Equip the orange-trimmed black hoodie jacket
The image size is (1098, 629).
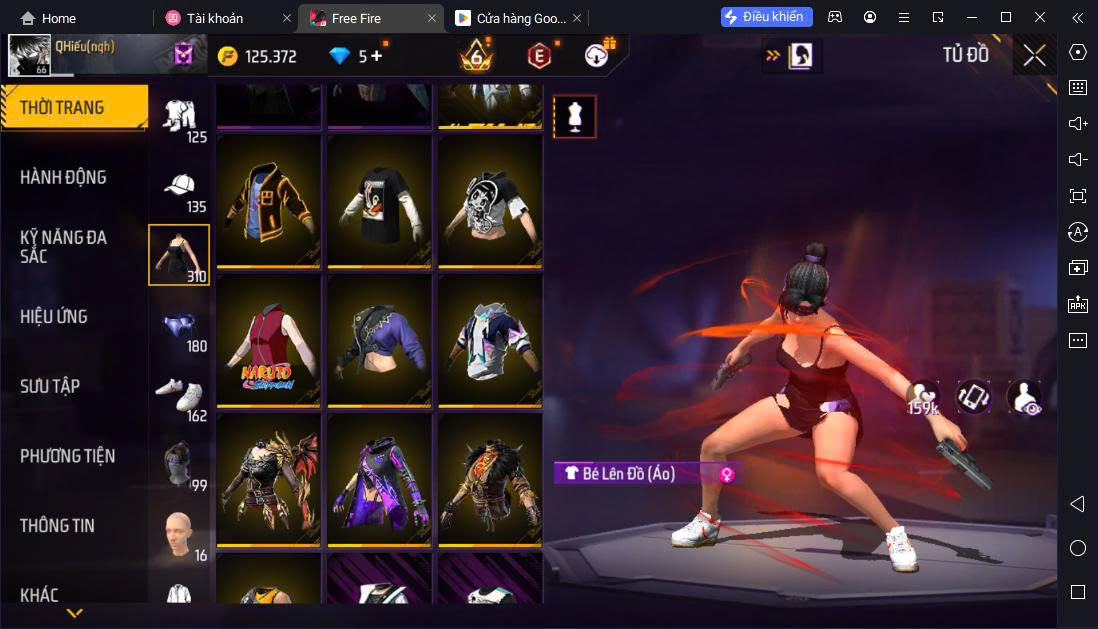click(269, 201)
